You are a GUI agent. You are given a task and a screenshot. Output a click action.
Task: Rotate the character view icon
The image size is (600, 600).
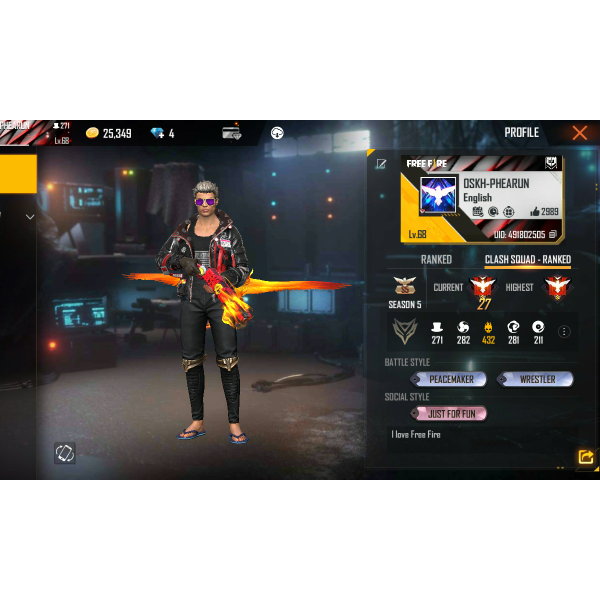[65, 453]
